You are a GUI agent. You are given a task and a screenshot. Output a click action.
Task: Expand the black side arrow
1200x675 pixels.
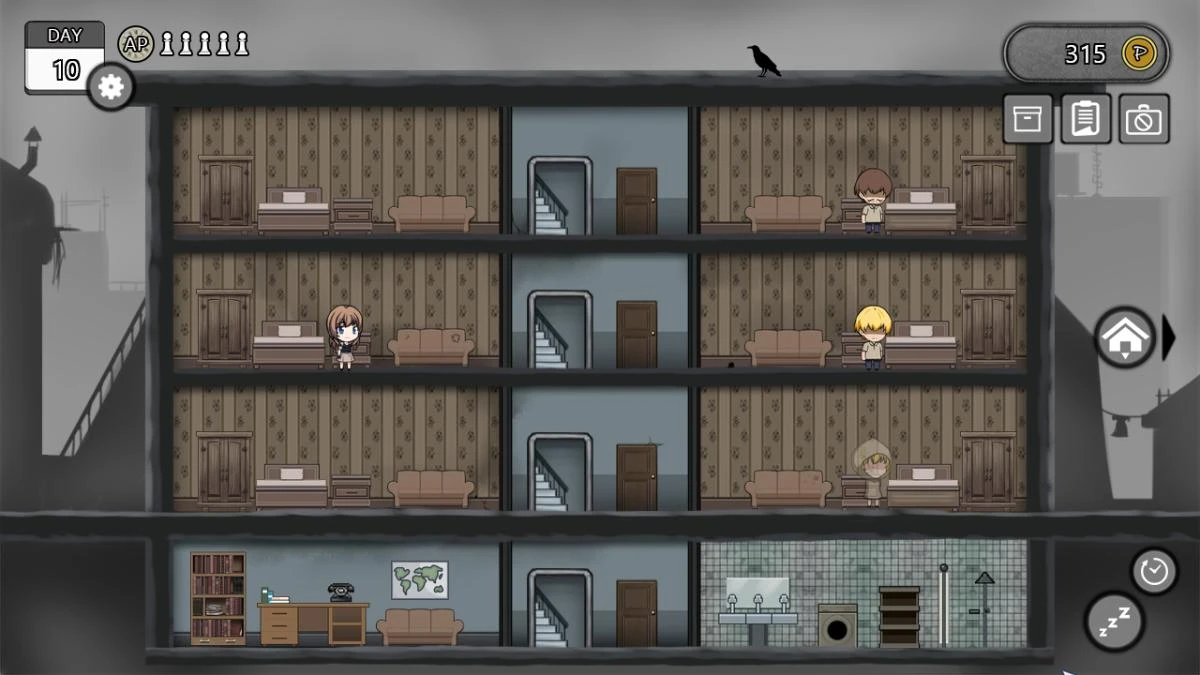tap(1169, 338)
